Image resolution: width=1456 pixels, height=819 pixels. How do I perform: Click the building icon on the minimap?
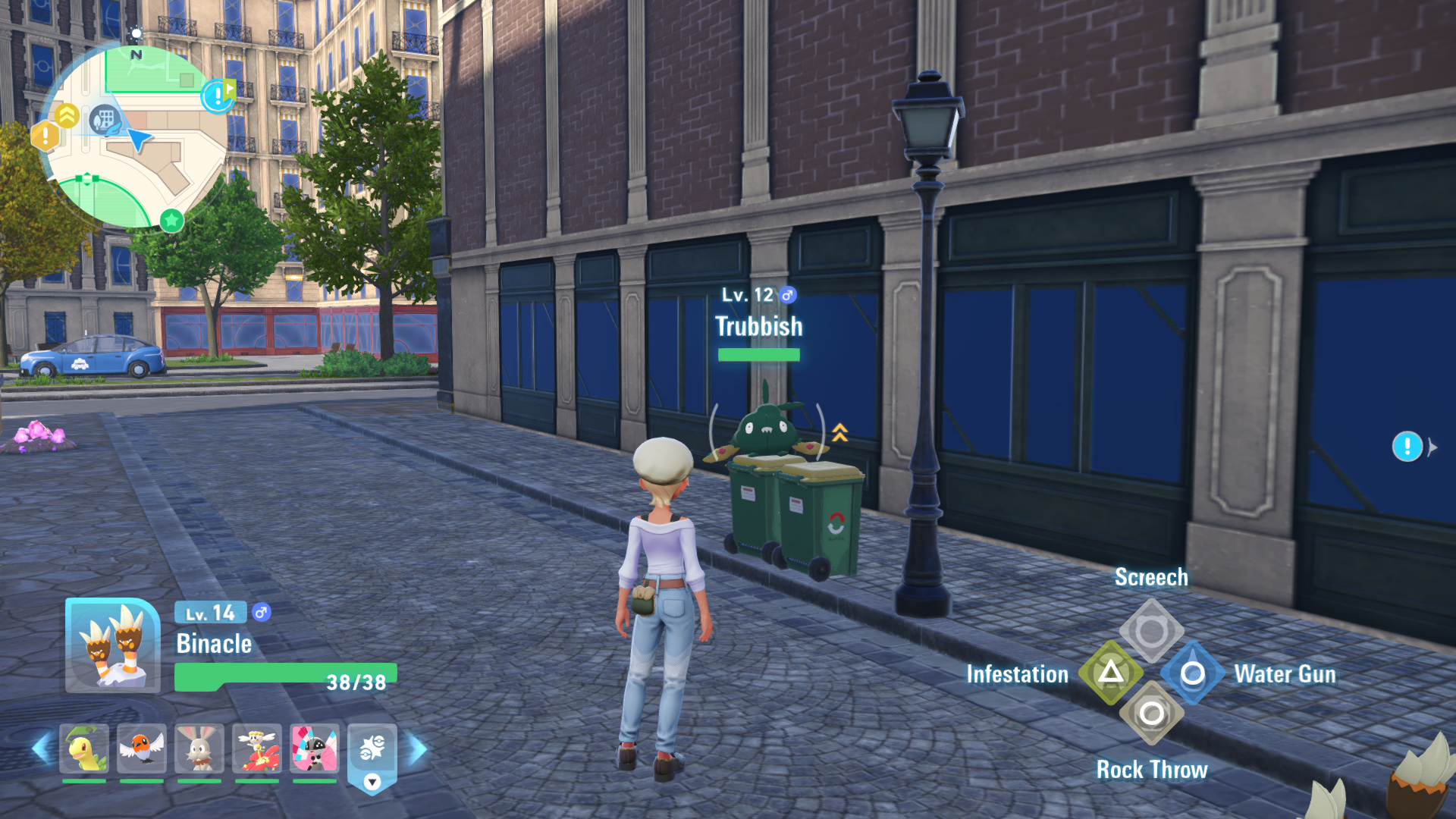click(105, 120)
